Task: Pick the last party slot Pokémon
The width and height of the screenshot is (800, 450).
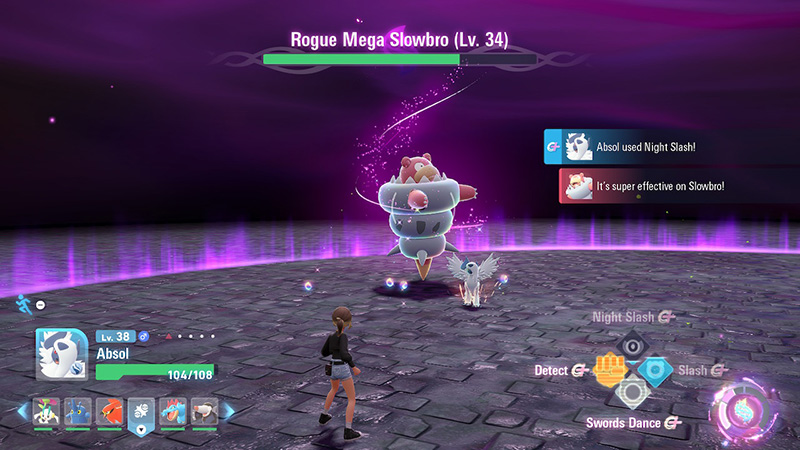Action: (204, 411)
